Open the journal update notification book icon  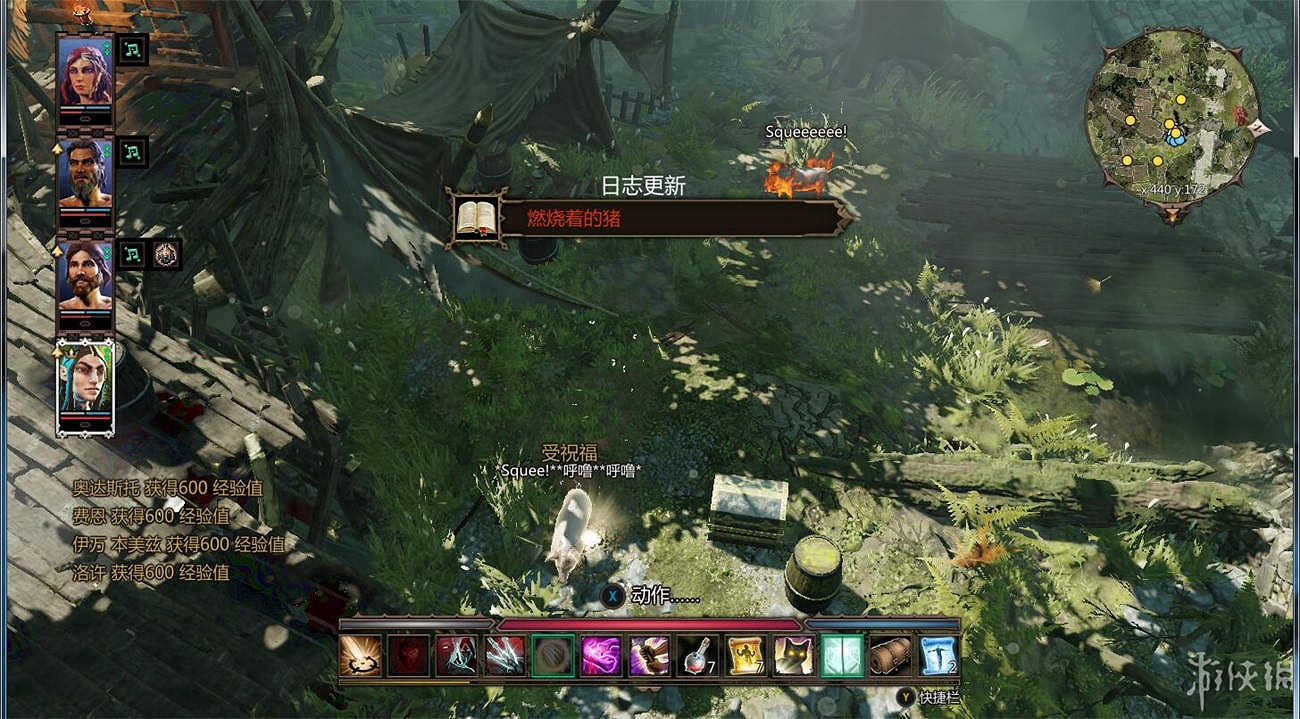[476, 217]
